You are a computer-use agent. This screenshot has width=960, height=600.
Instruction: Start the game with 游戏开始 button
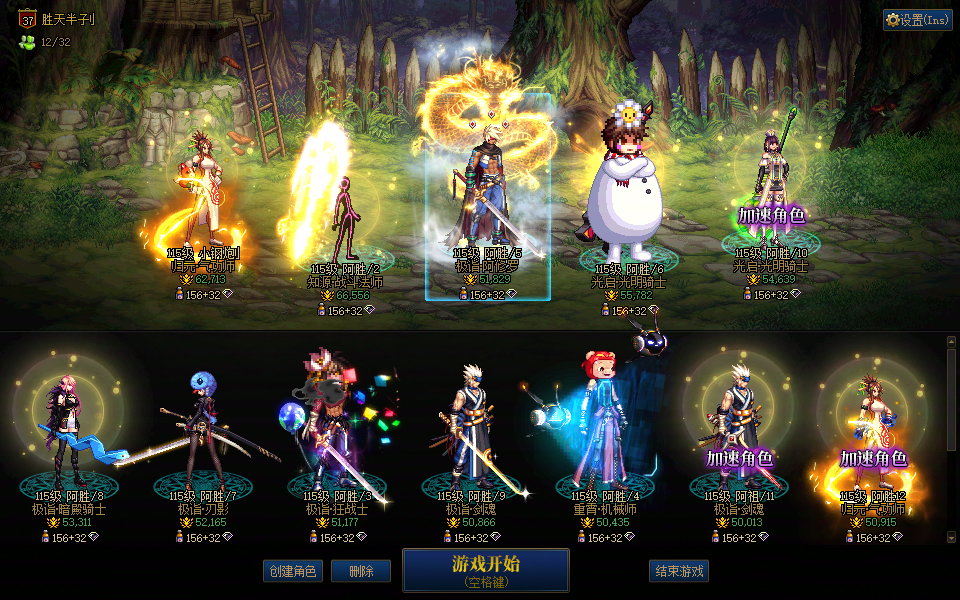[x=485, y=570]
